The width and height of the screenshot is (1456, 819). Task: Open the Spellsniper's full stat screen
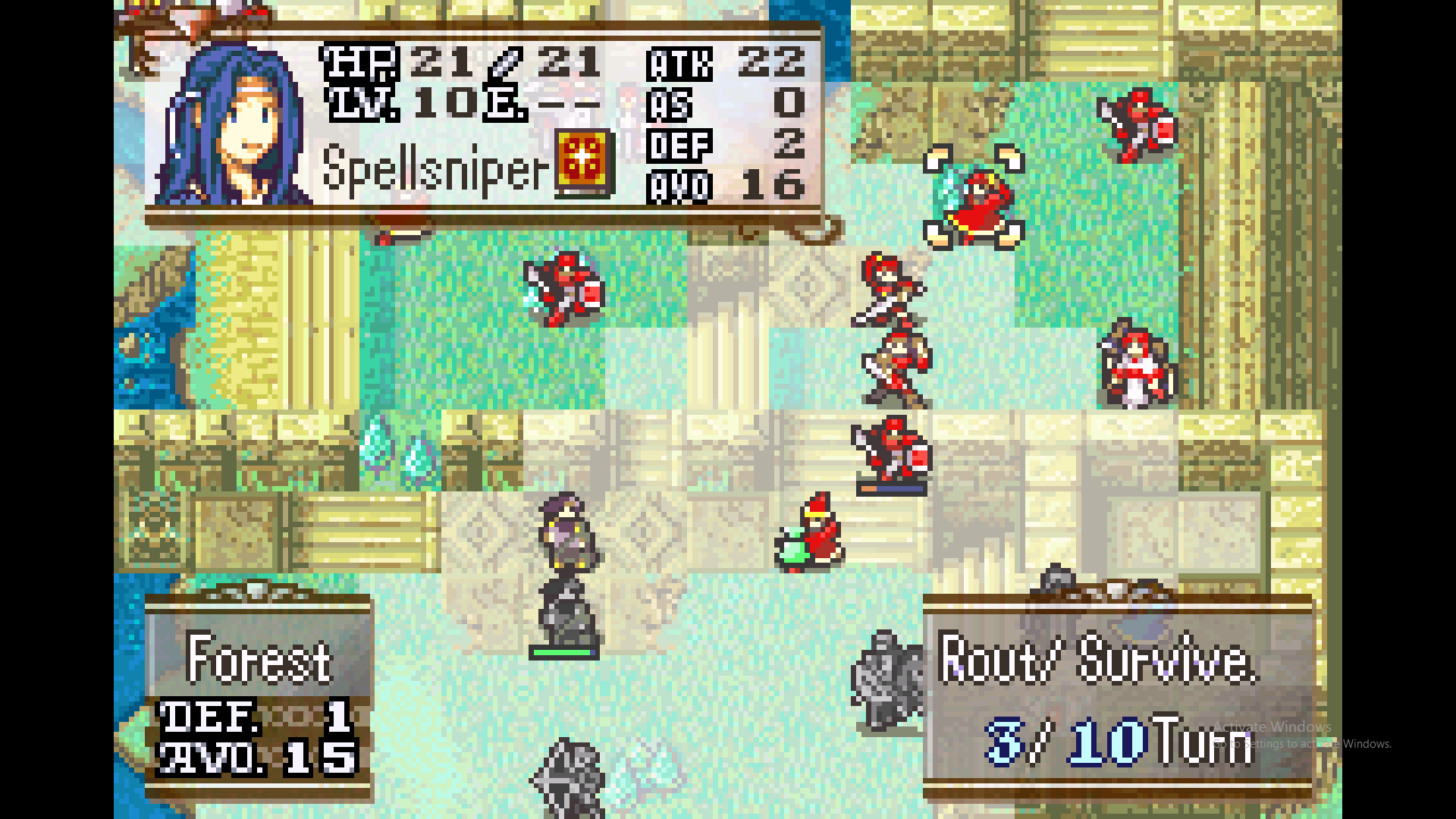(x=485, y=121)
